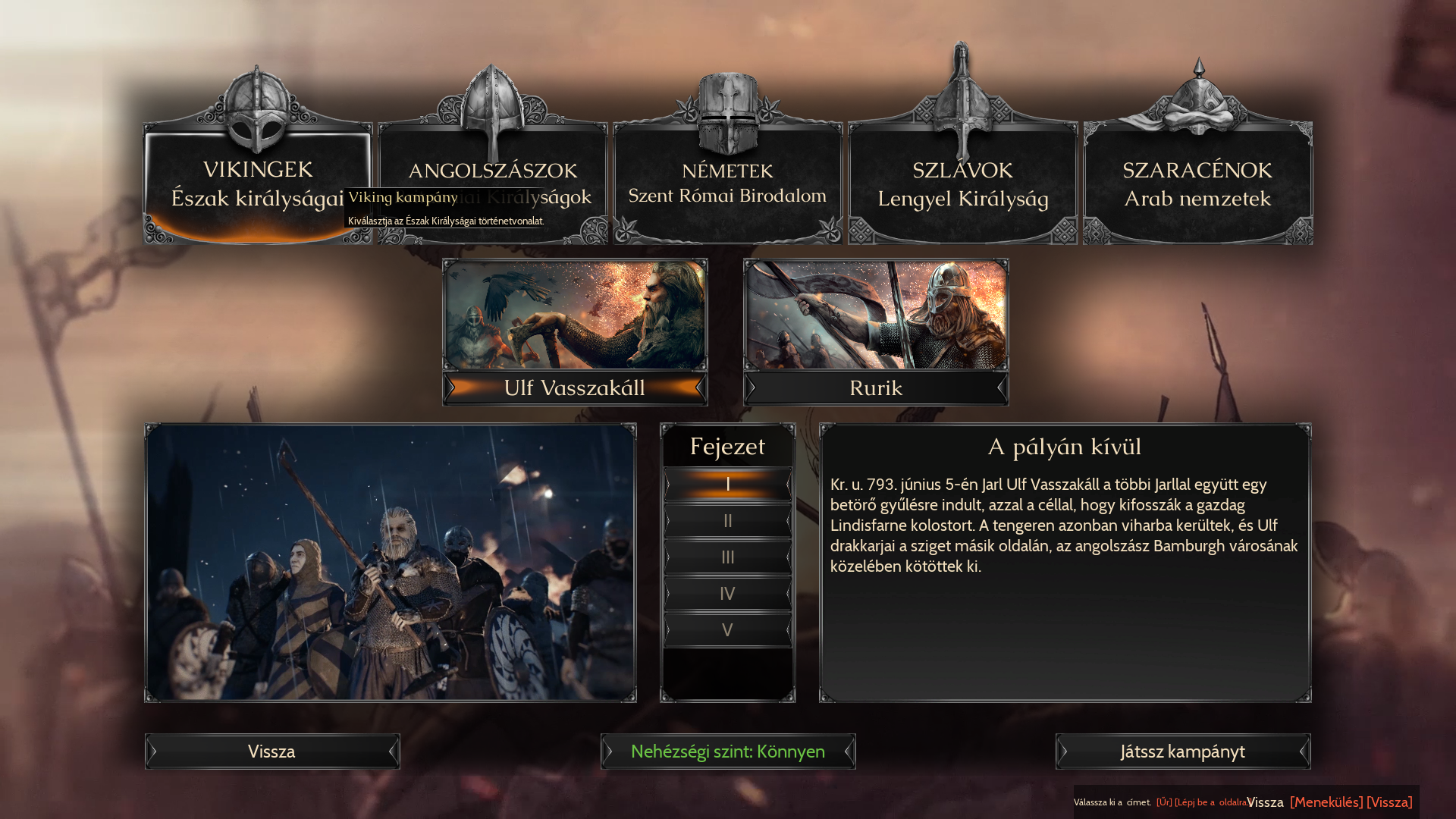
Task: Open the Szaracénok Arab nemzetek campaign
Action: (x=1197, y=184)
